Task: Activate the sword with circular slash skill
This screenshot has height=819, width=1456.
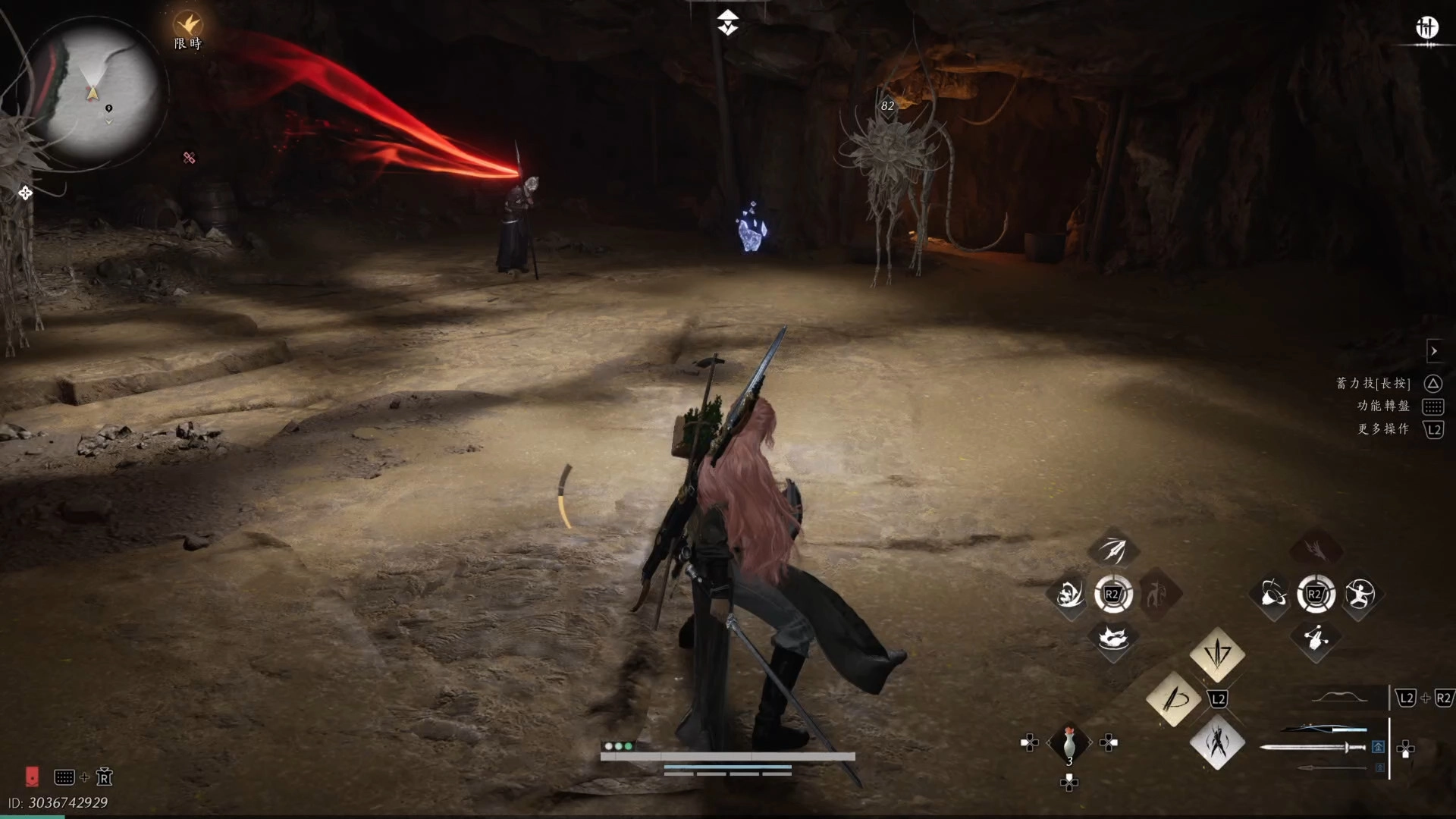Action: (1173, 698)
